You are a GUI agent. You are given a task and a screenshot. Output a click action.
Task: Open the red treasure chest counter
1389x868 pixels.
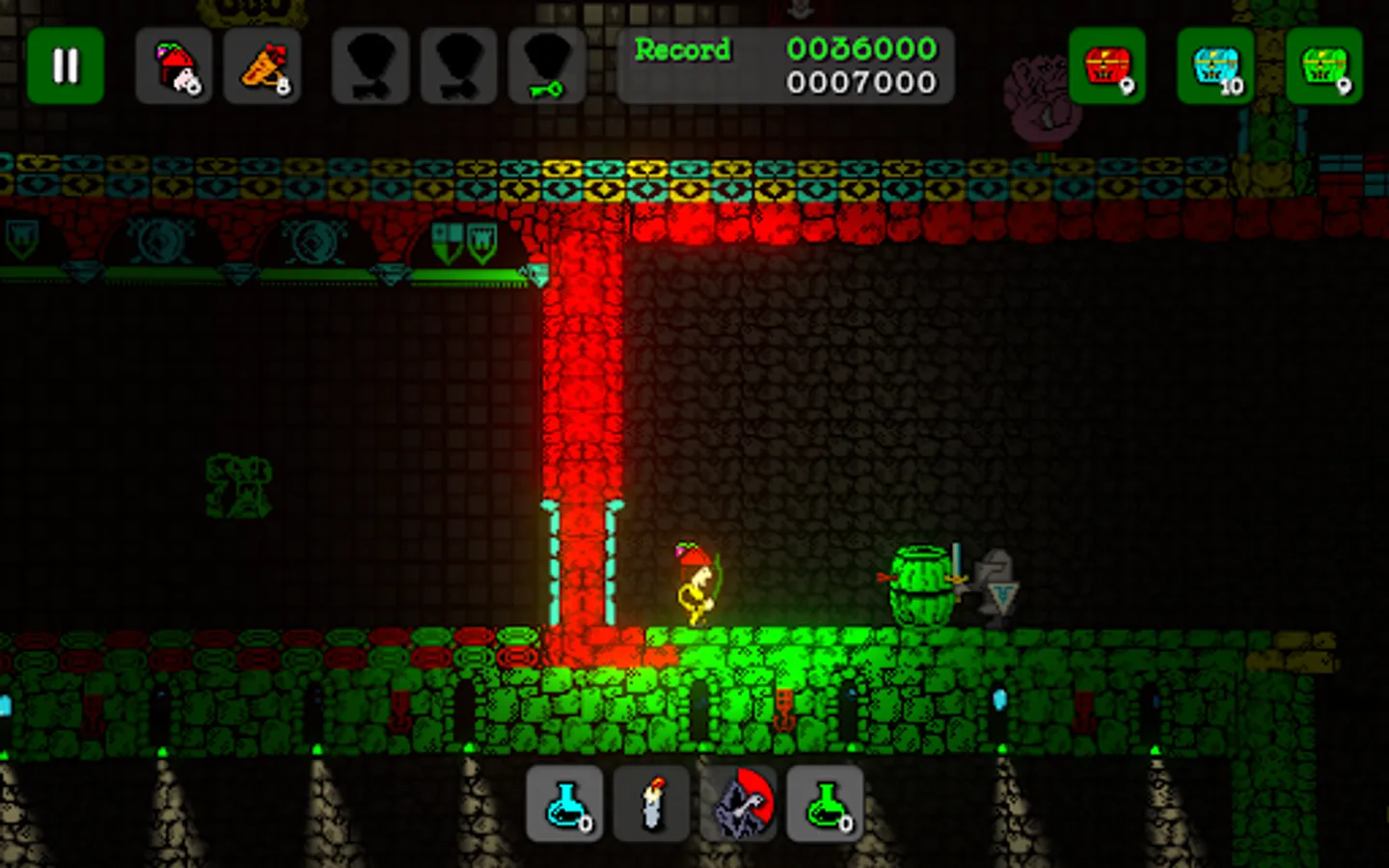coord(1107,66)
